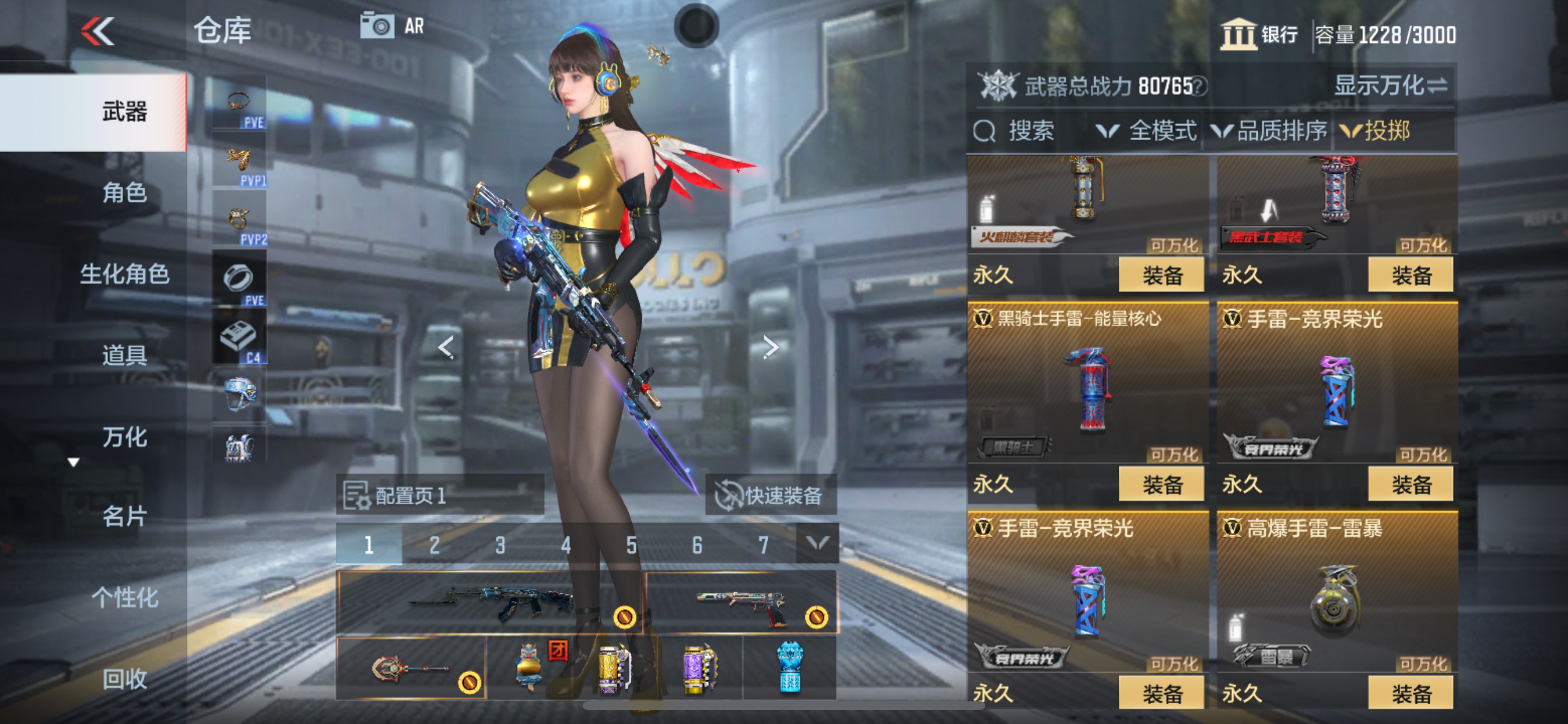
Task: Go to the 回收 category
Action: click(124, 679)
